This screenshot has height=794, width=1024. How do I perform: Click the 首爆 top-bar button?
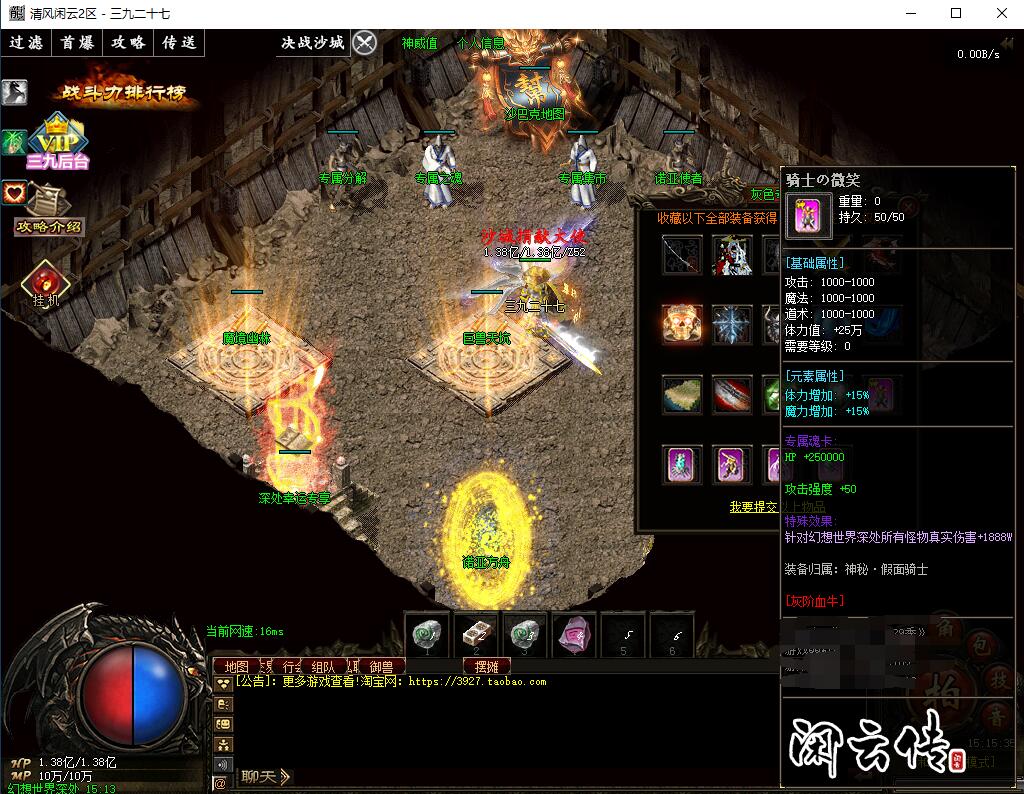coord(77,43)
